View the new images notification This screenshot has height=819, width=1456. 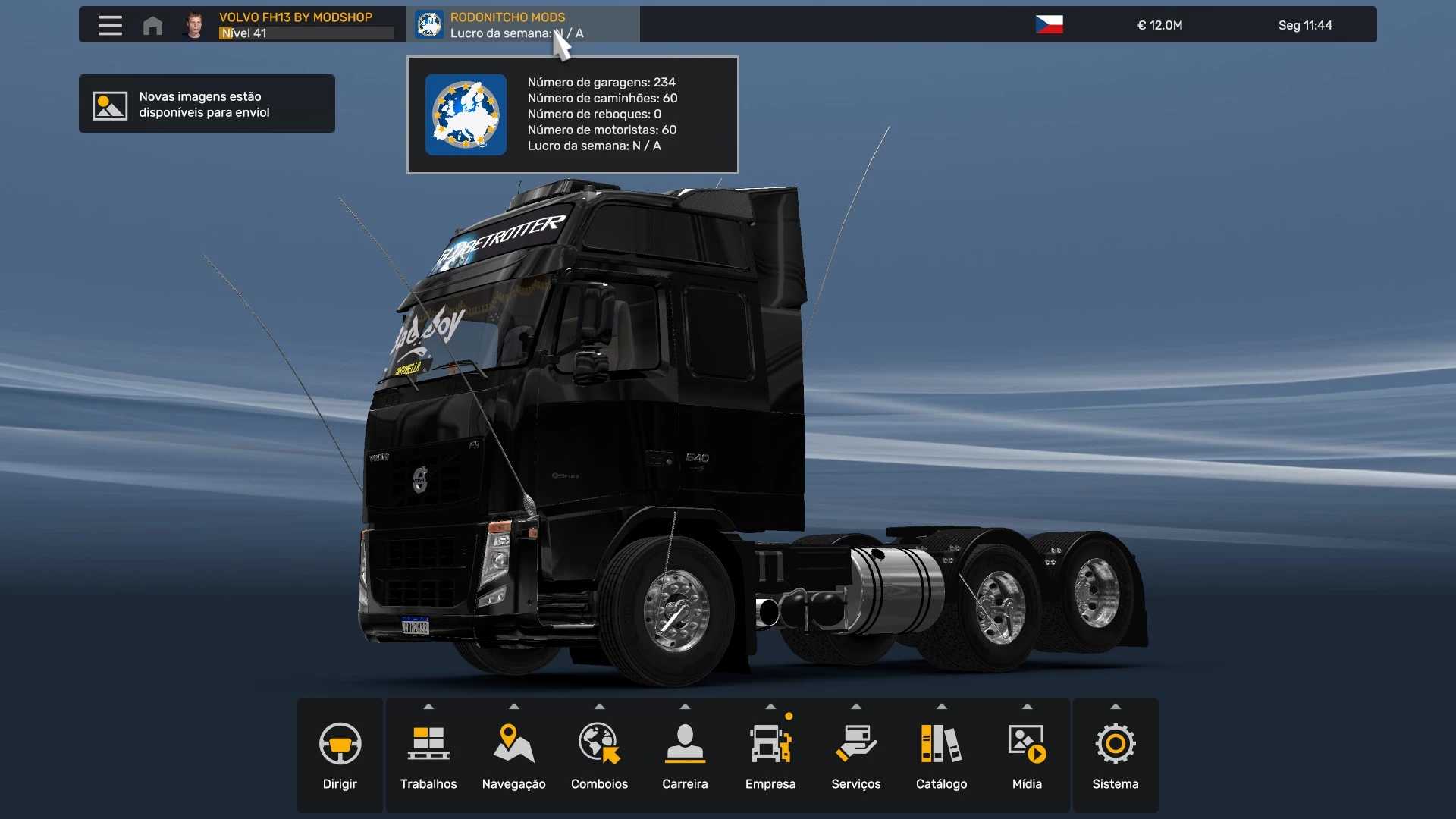pyautogui.click(x=206, y=104)
